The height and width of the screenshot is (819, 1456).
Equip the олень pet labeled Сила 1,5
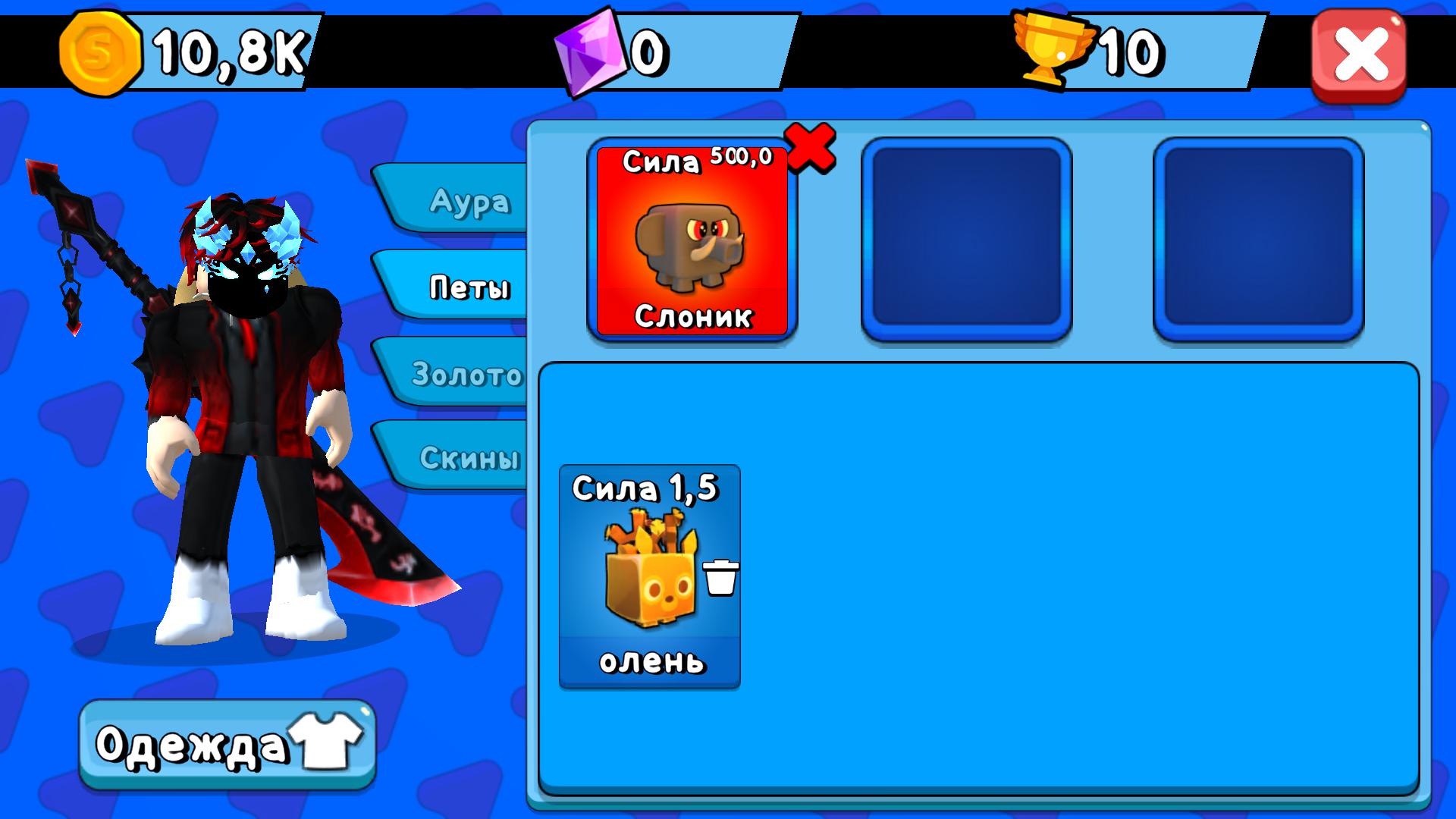(651, 573)
